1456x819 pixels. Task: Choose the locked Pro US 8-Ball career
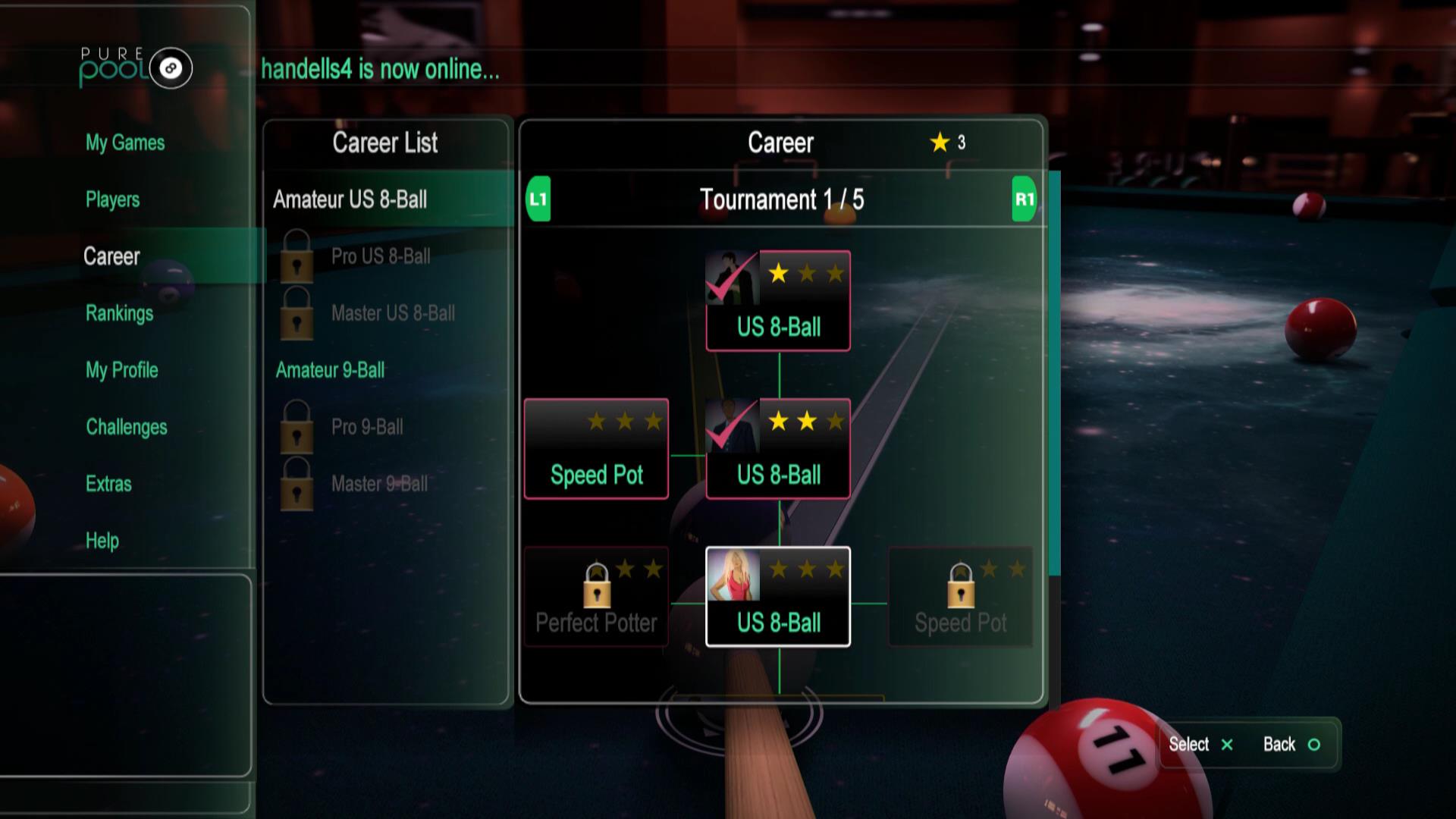(x=380, y=256)
